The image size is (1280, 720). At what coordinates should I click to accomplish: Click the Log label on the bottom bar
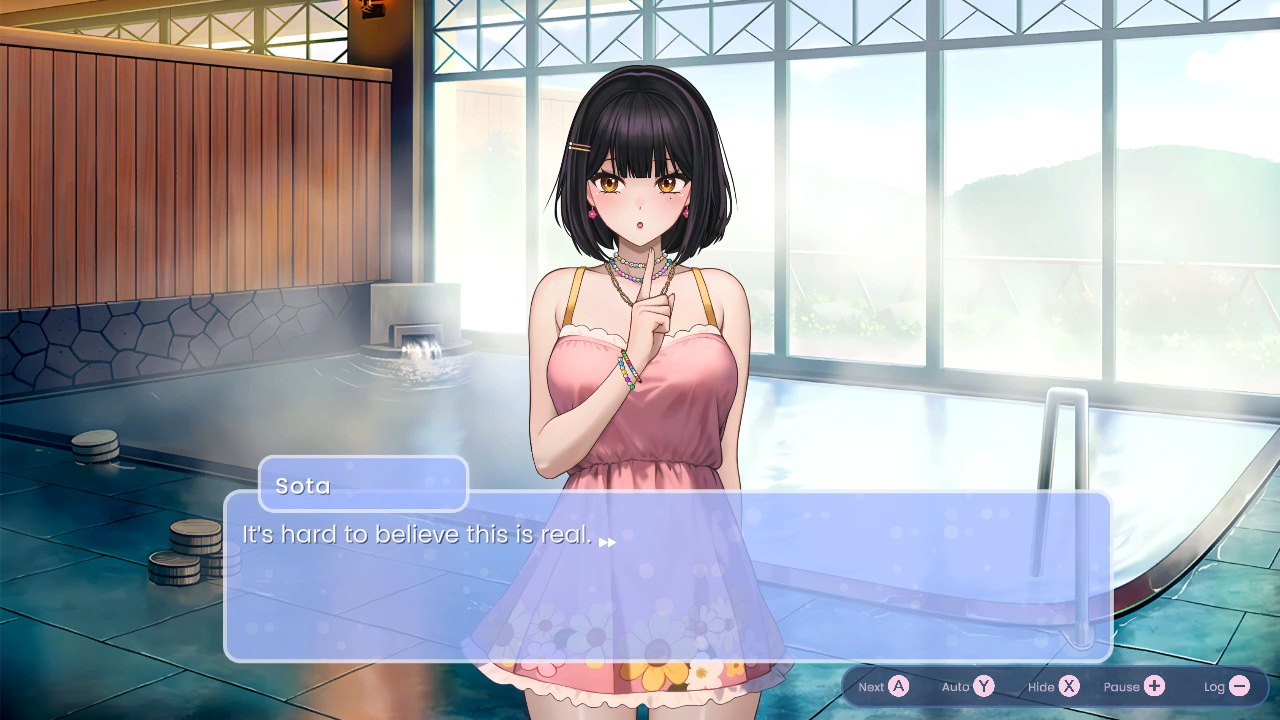[1215, 686]
